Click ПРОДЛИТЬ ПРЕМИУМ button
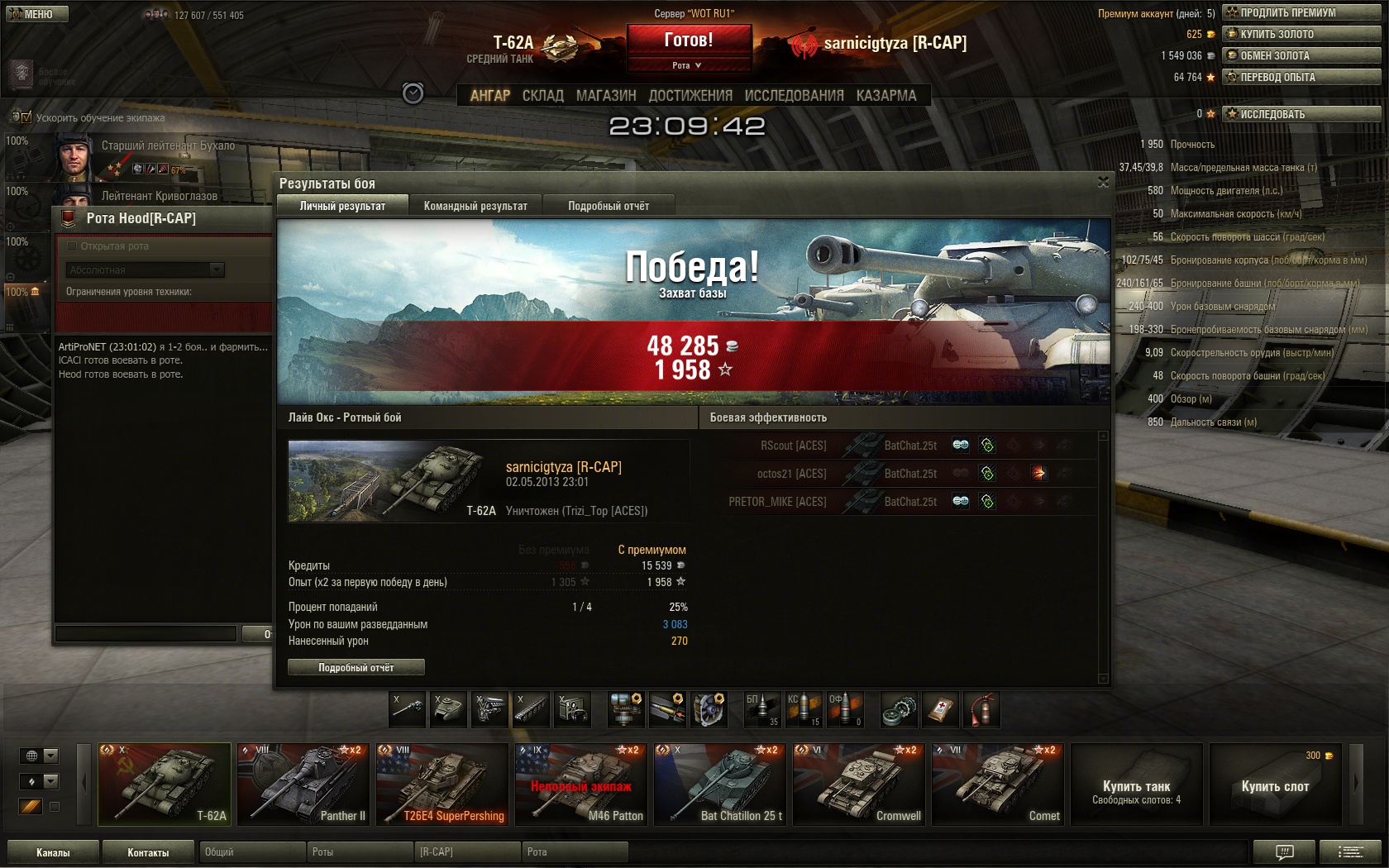The width and height of the screenshot is (1389, 868). click(x=1302, y=12)
